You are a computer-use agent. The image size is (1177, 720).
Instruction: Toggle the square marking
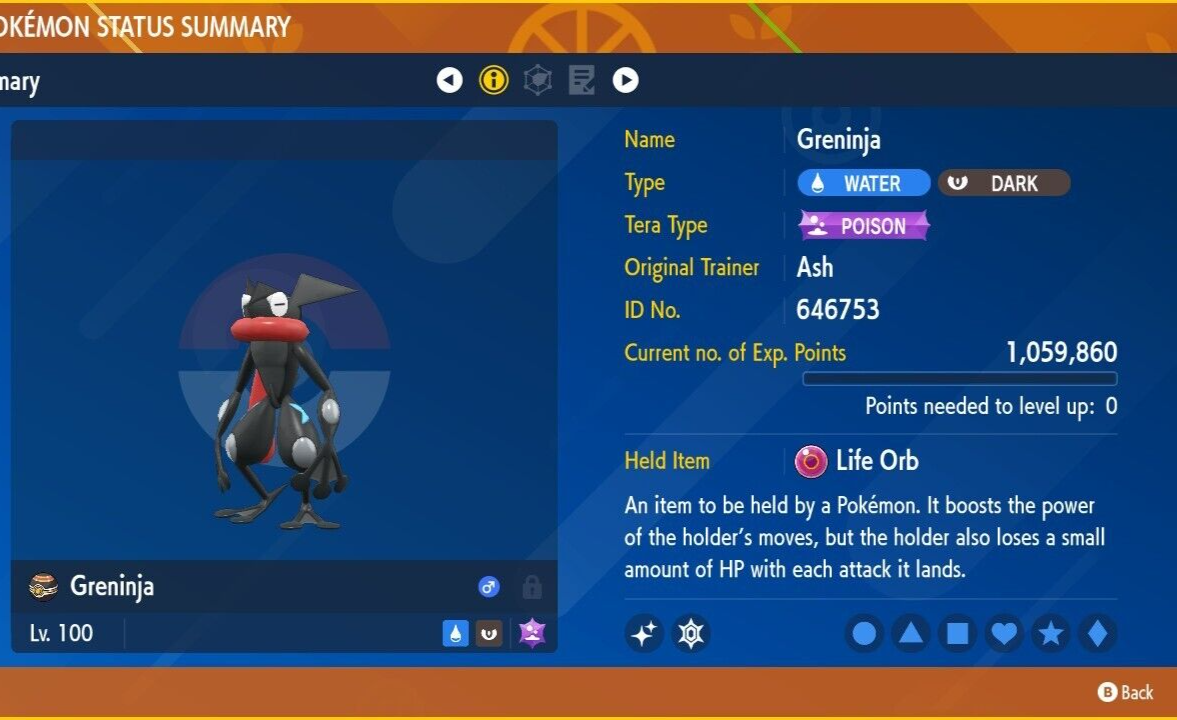957,633
